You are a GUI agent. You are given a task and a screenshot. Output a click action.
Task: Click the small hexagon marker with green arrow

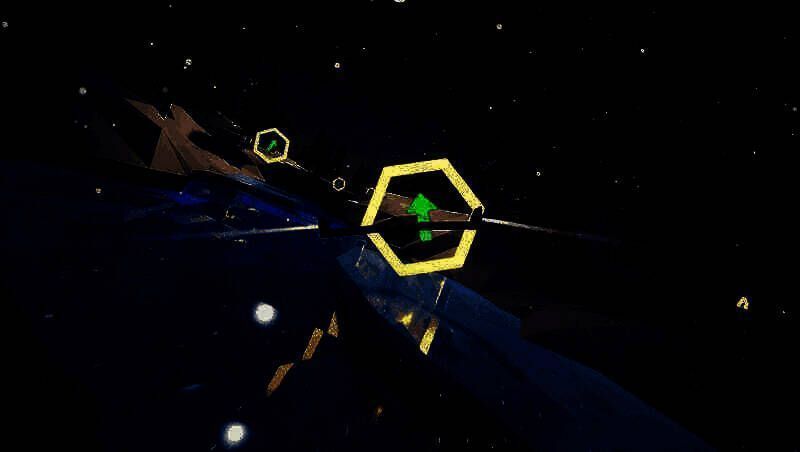tap(271, 145)
